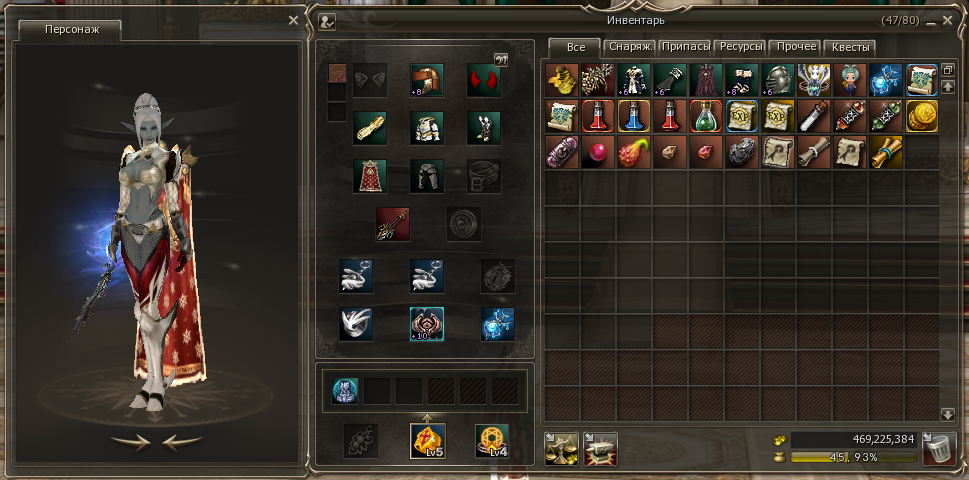Open the Припасы tab

[687, 47]
